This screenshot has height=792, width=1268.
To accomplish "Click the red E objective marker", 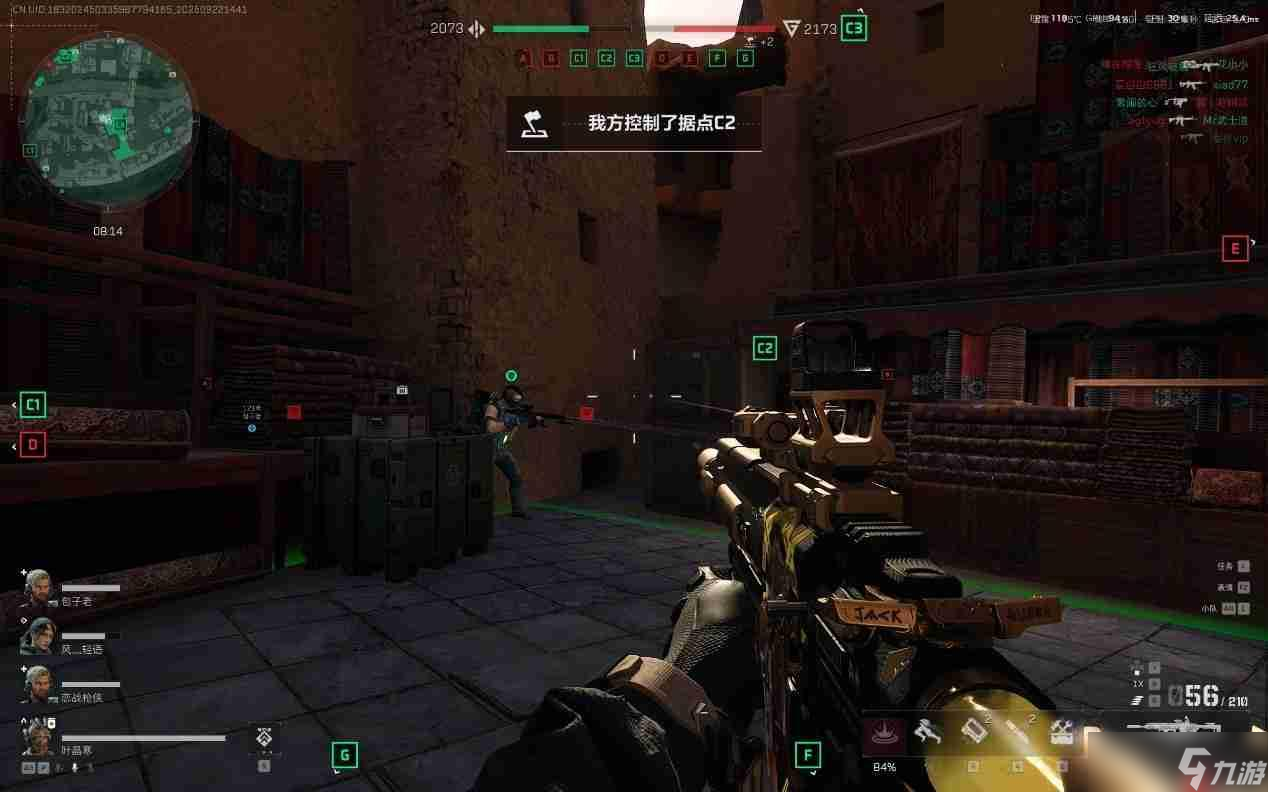I will point(1235,248).
